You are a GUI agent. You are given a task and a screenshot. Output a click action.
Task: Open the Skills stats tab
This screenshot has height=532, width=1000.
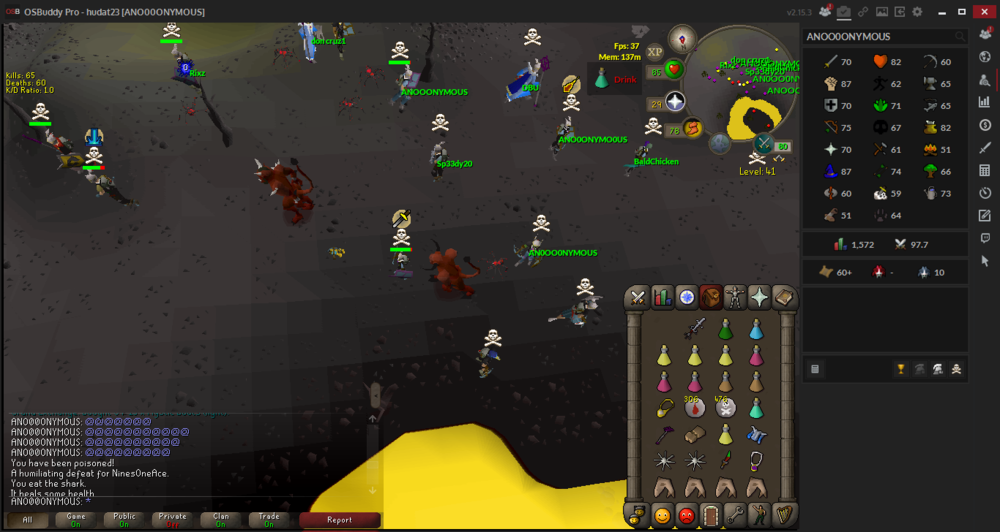point(662,297)
